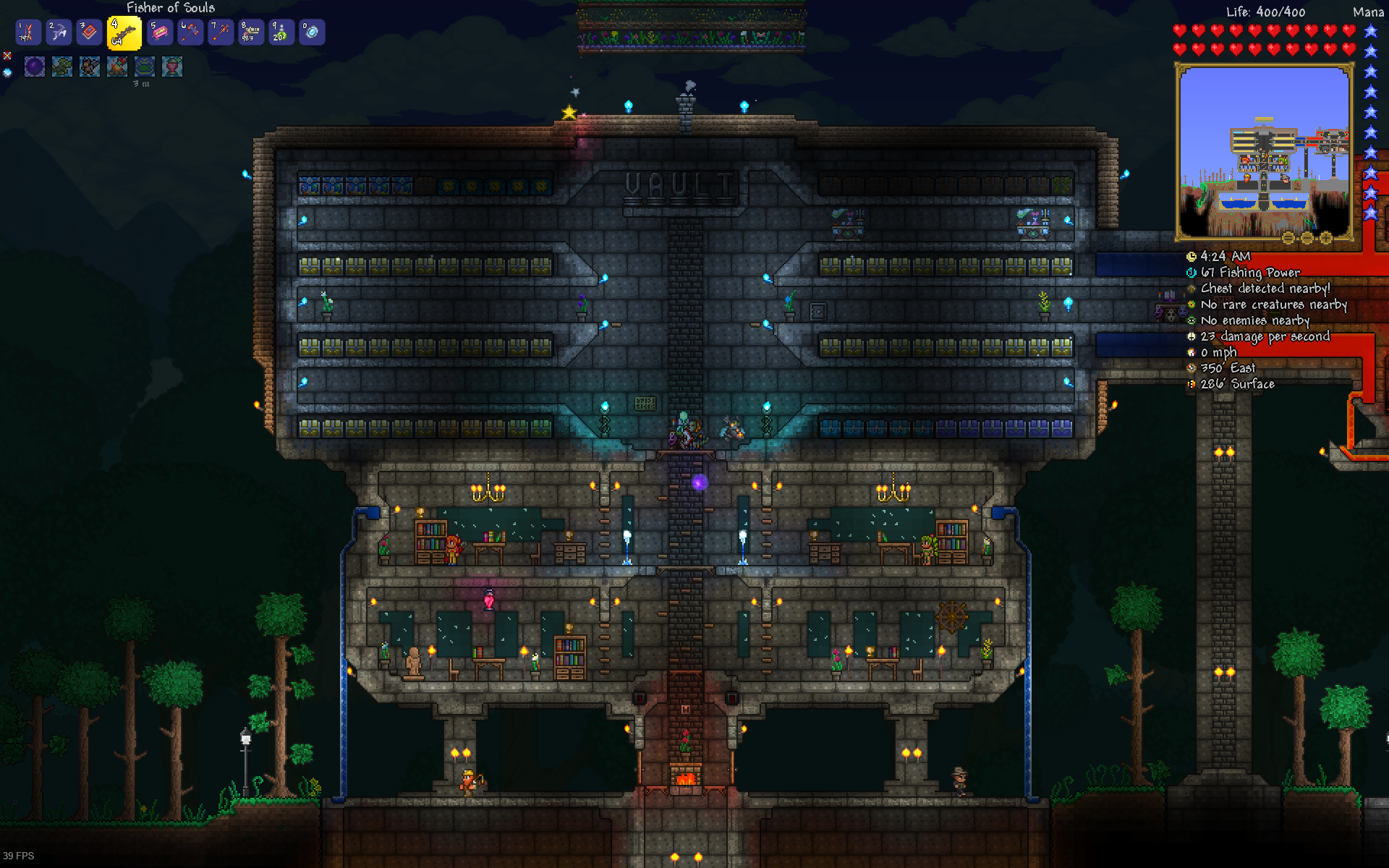Viewport: 1389px width, 868px height.
Task: Click the compass icon beside 350' East
Action: click(x=1193, y=368)
